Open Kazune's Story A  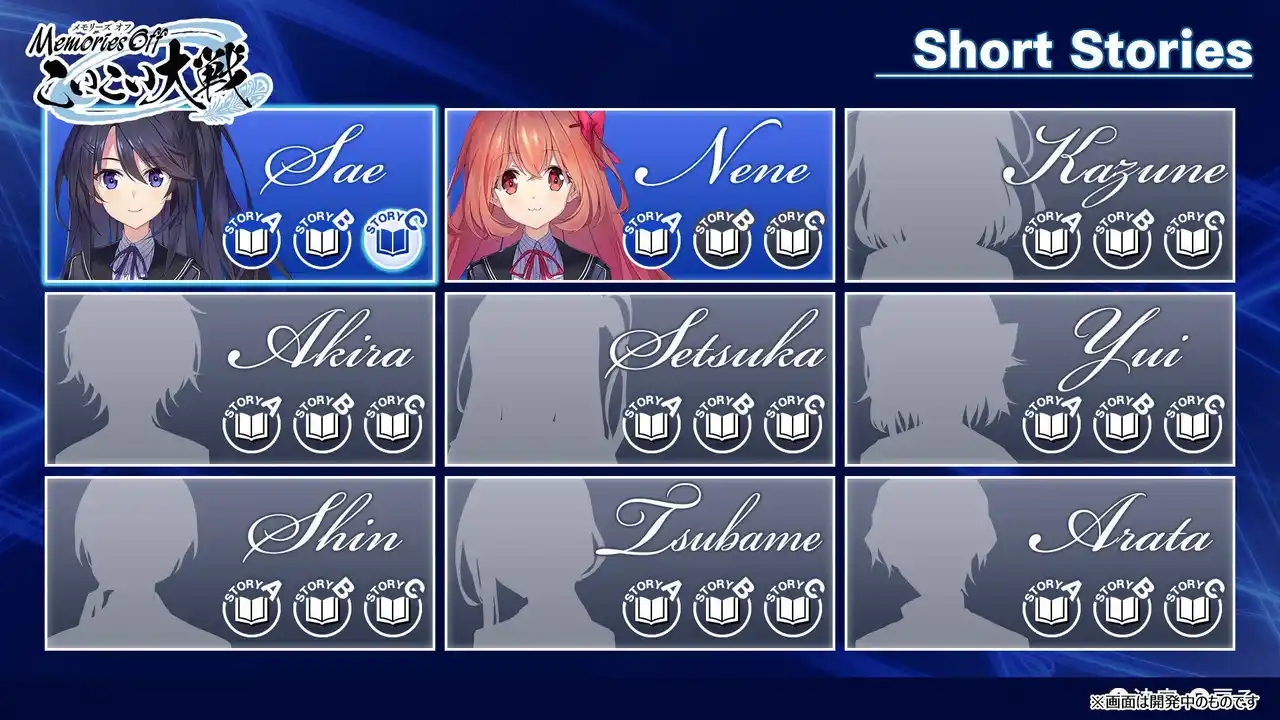(x=1051, y=242)
